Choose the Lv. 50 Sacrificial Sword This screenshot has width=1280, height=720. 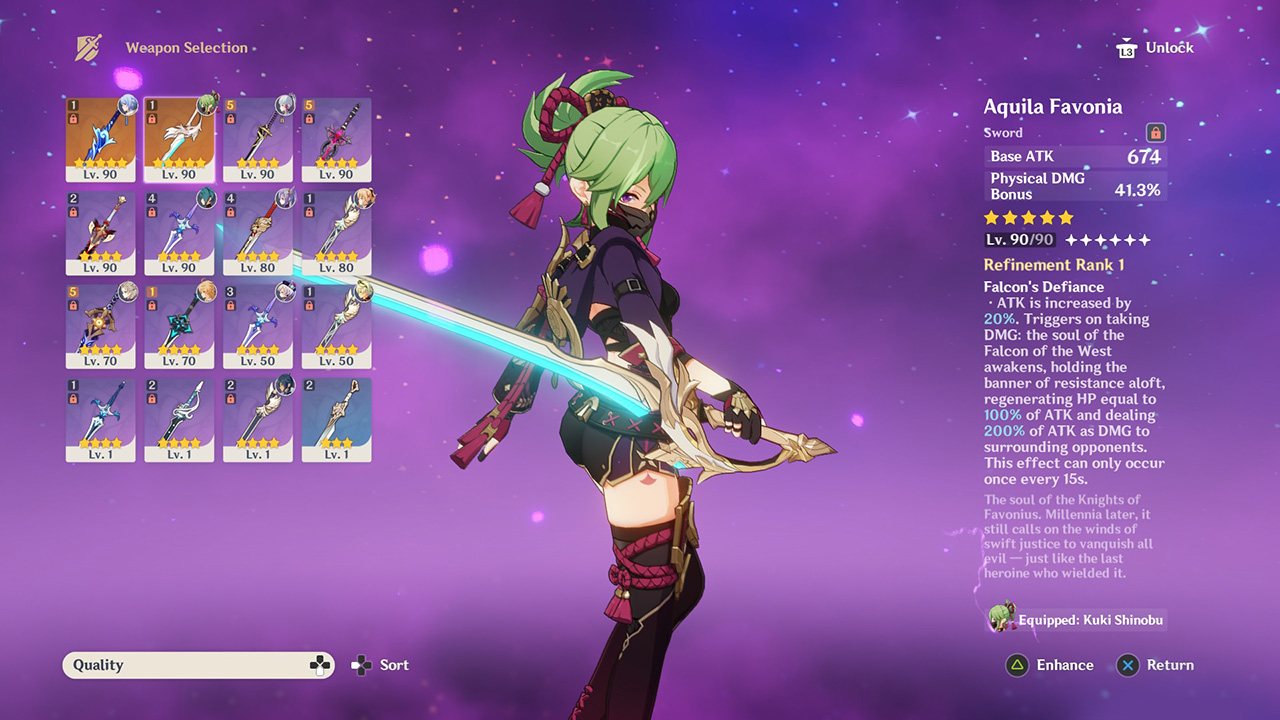(x=258, y=322)
